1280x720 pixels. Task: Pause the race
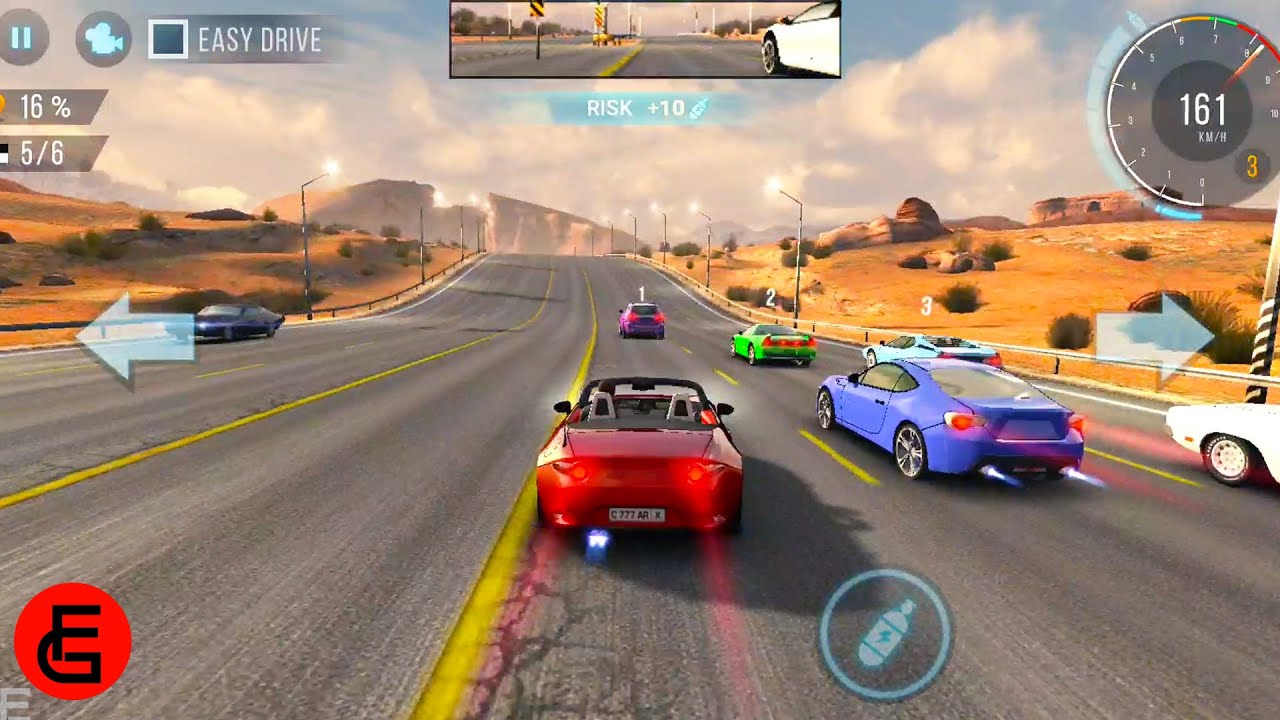tap(21, 38)
